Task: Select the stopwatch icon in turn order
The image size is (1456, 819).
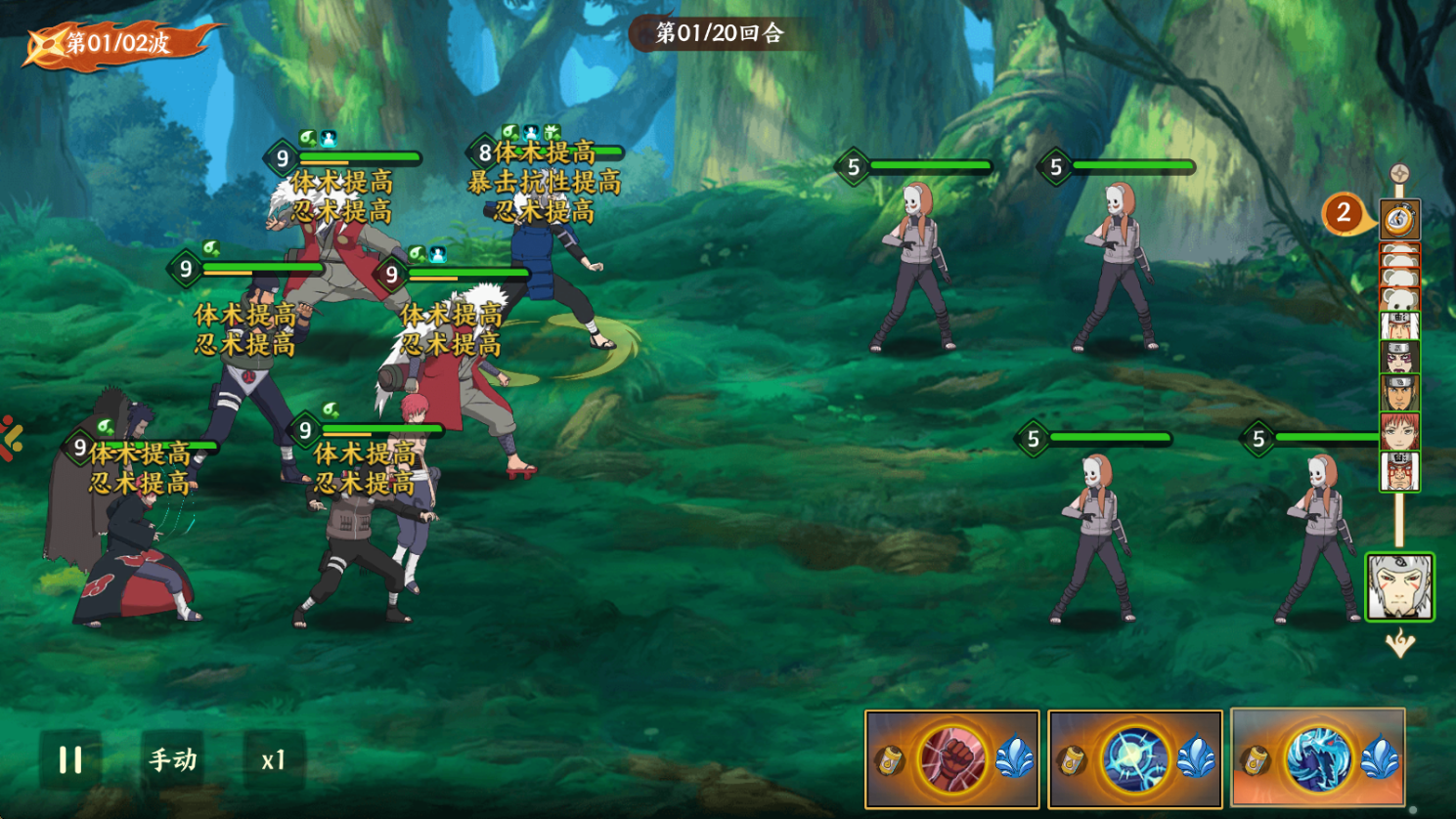Action: click(1399, 219)
